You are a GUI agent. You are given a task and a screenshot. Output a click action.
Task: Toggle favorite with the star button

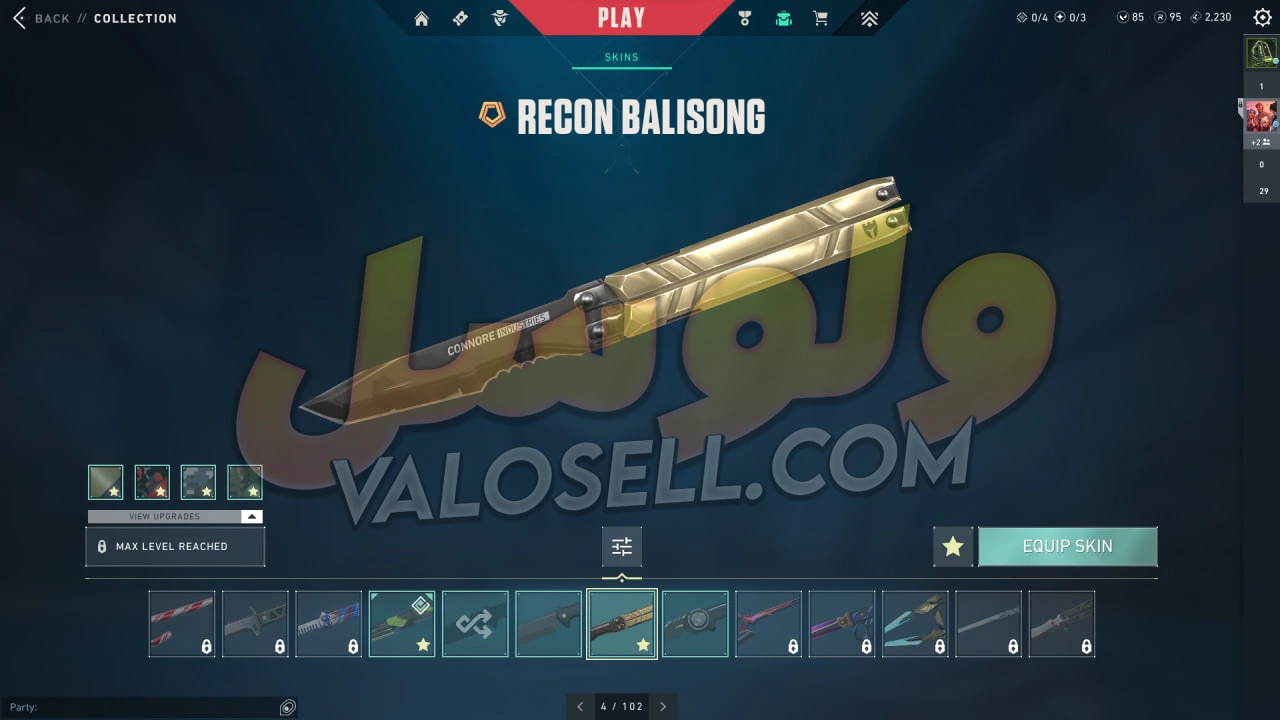[x=953, y=547]
